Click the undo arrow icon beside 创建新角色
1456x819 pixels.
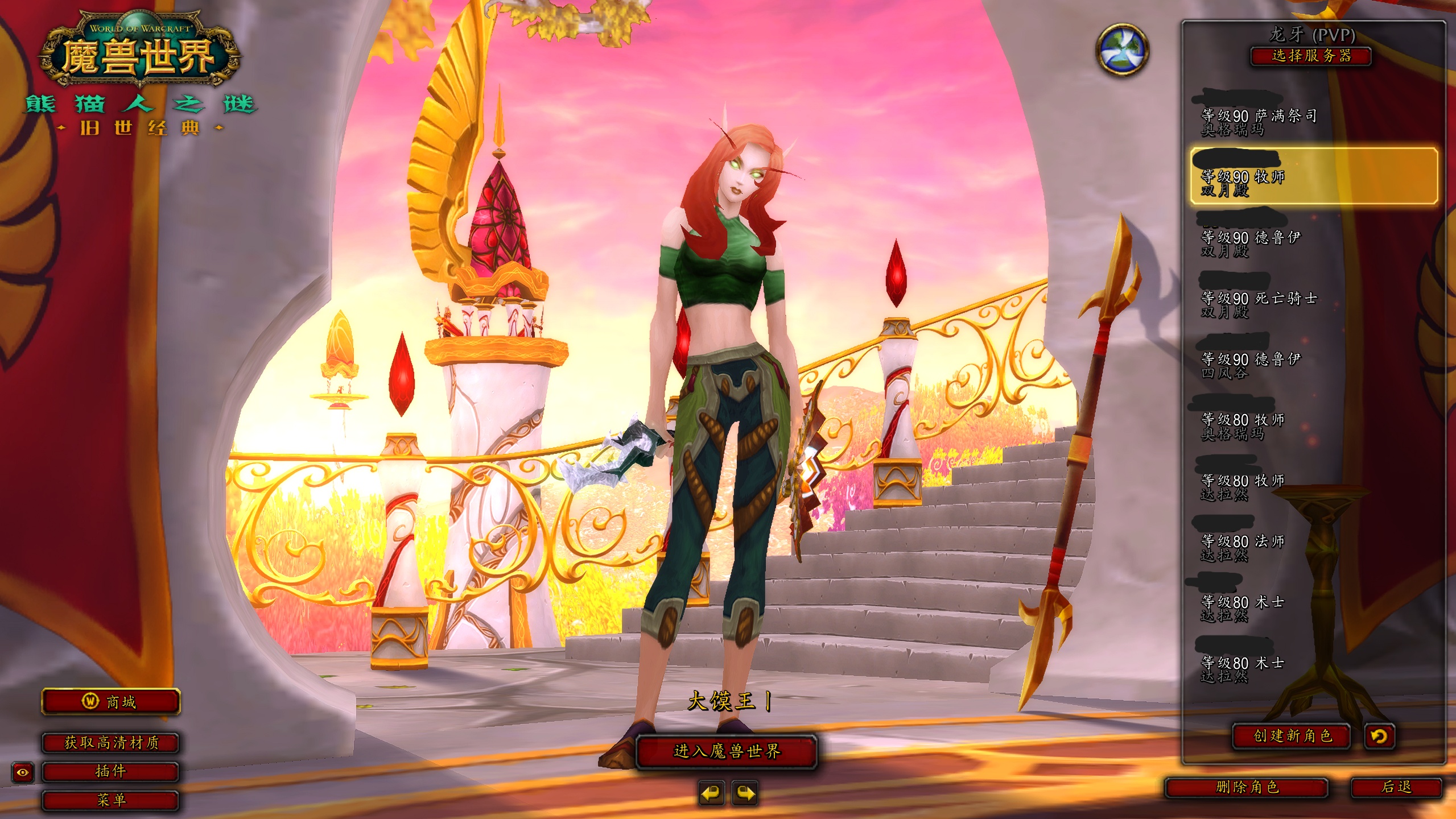point(1379,737)
